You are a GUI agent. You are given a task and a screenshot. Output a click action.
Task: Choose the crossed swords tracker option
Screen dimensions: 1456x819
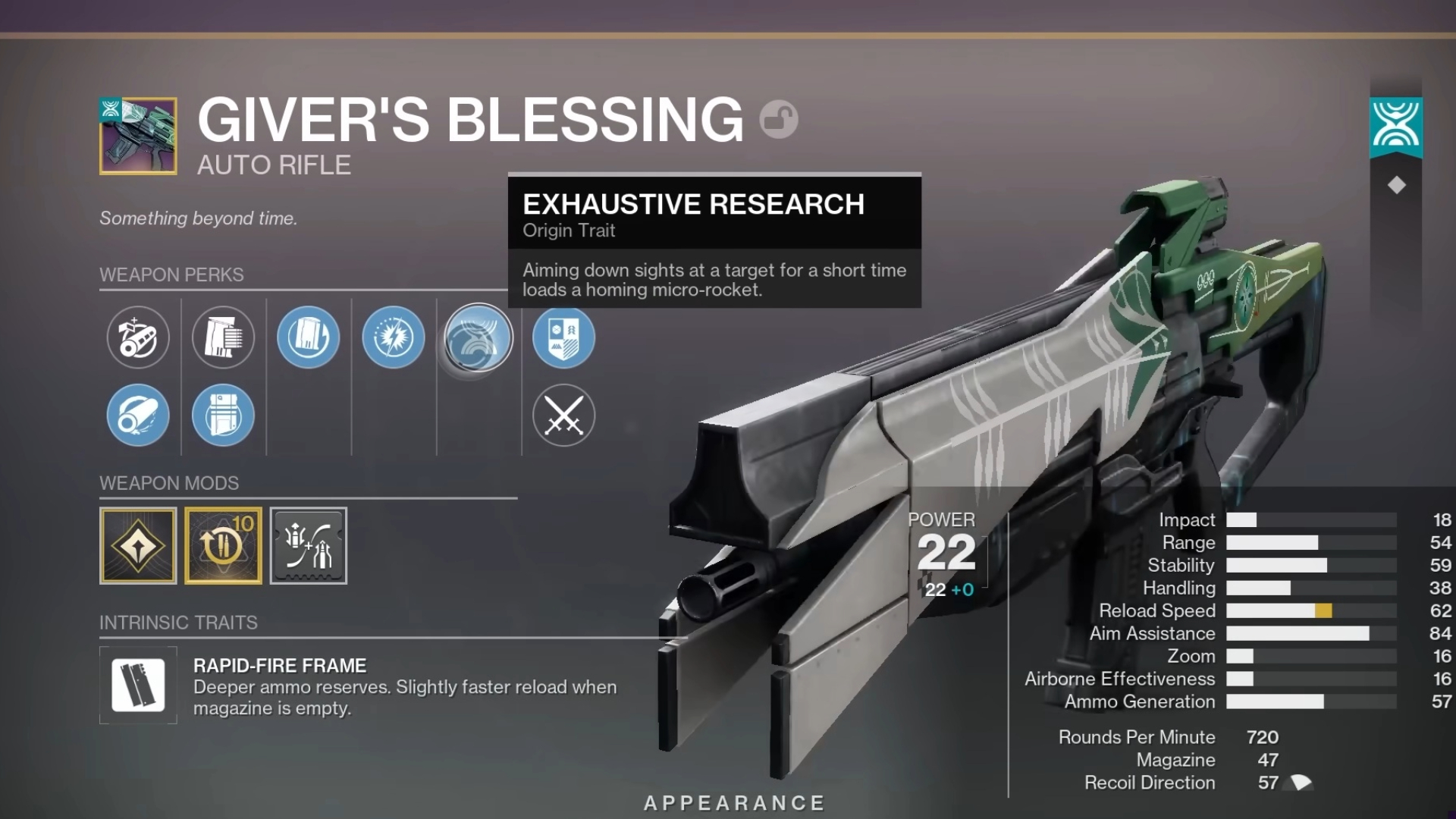563,415
